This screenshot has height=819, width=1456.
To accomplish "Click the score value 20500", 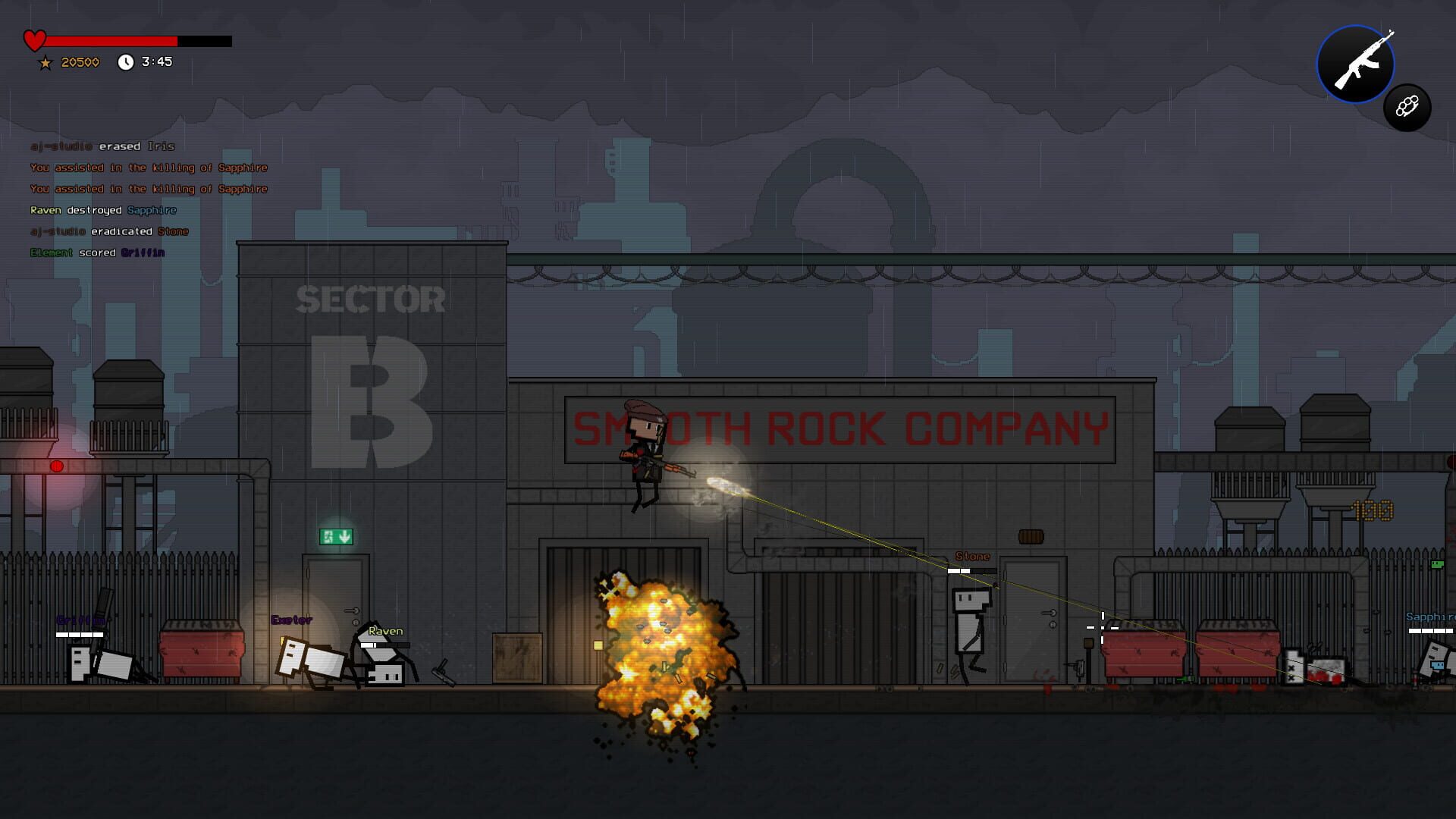I will pyautogui.click(x=80, y=62).
